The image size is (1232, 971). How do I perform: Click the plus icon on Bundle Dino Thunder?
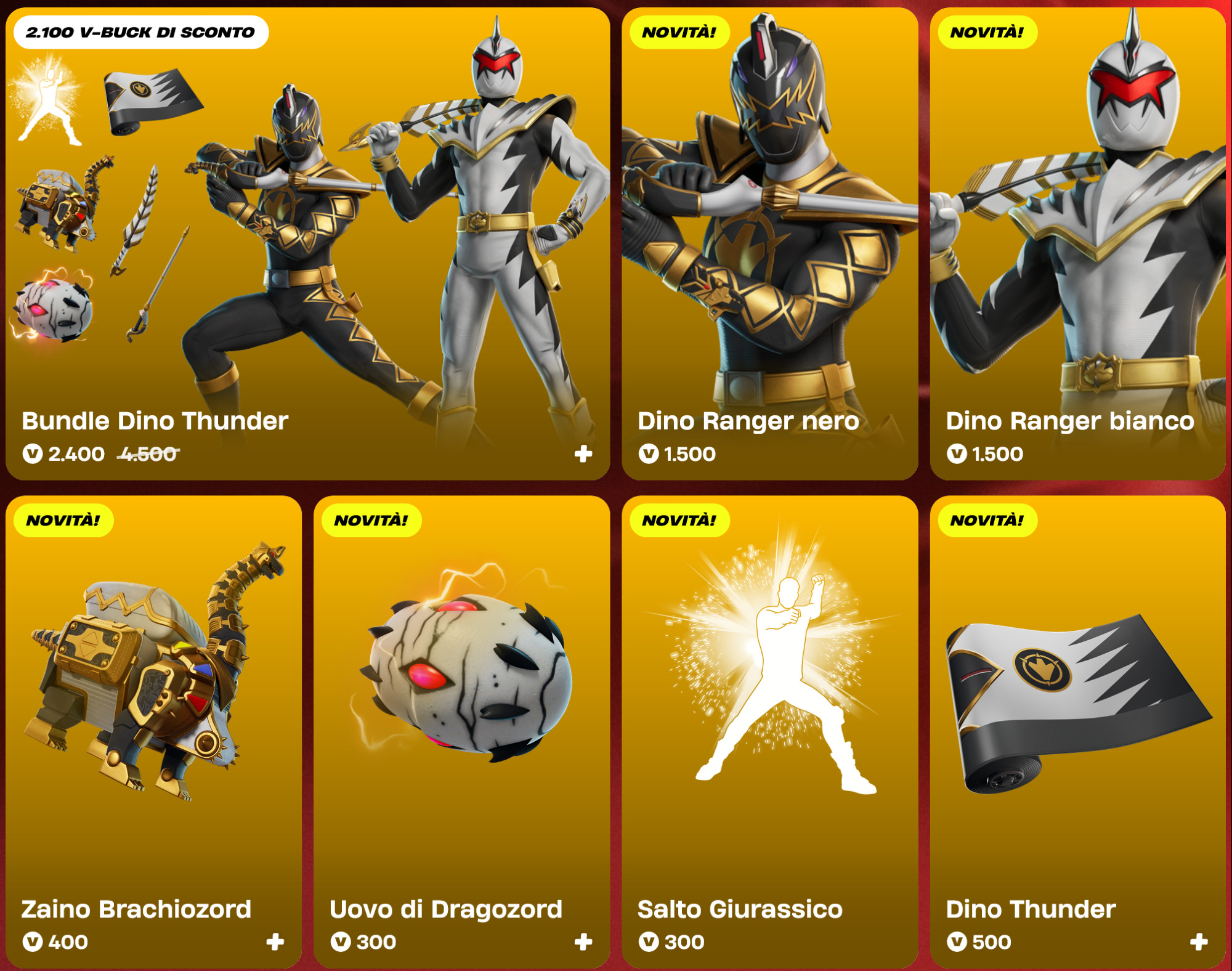click(x=583, y=454)
